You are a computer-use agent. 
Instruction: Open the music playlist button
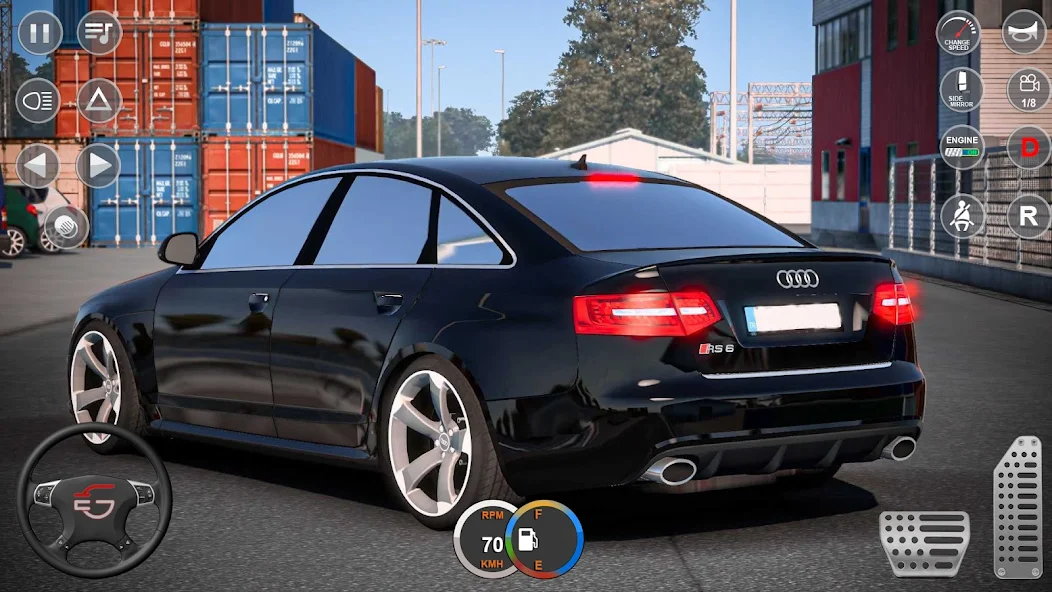click(99, 33)
